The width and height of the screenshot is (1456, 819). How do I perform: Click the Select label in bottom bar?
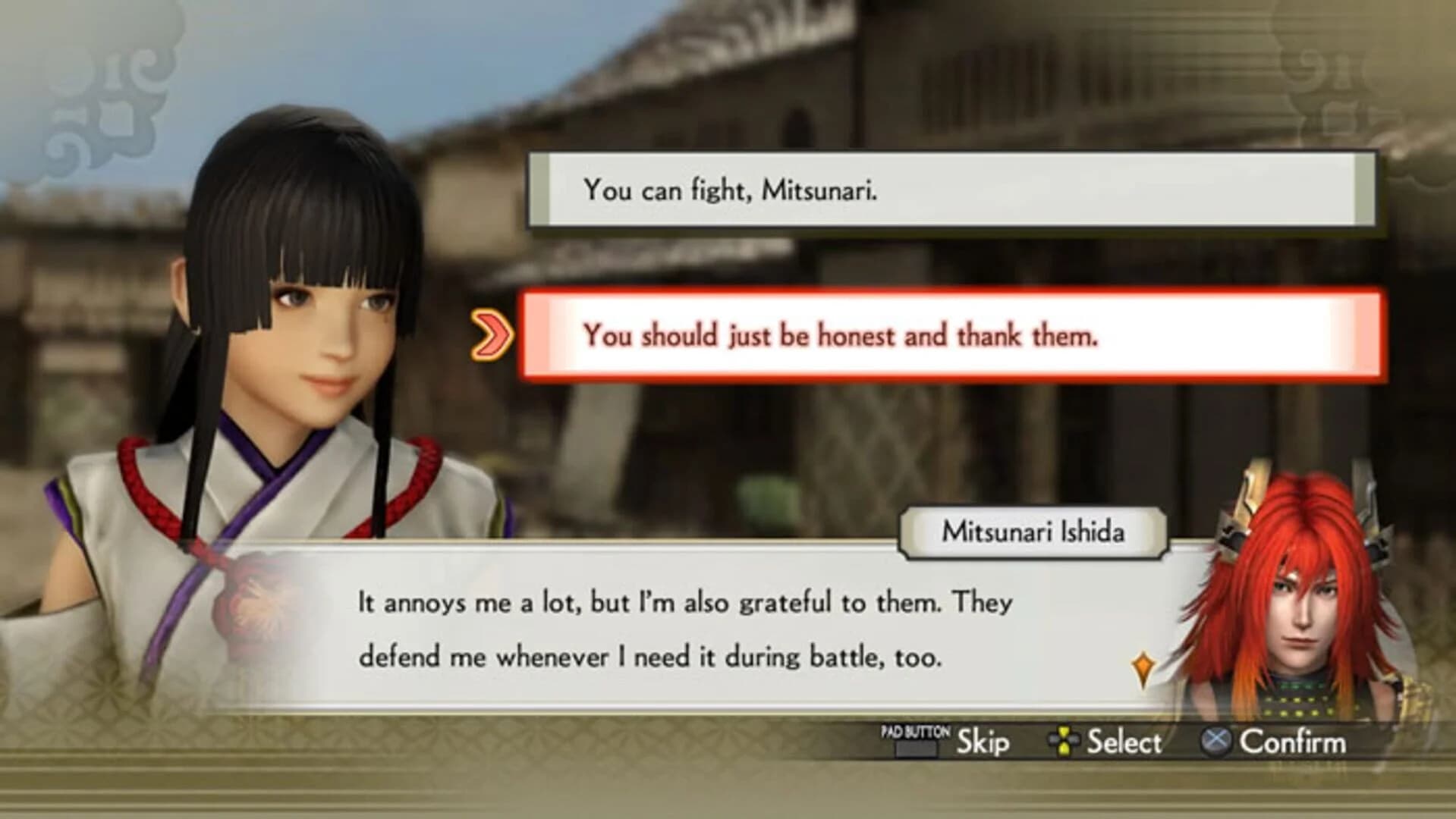click(1124, 739)
